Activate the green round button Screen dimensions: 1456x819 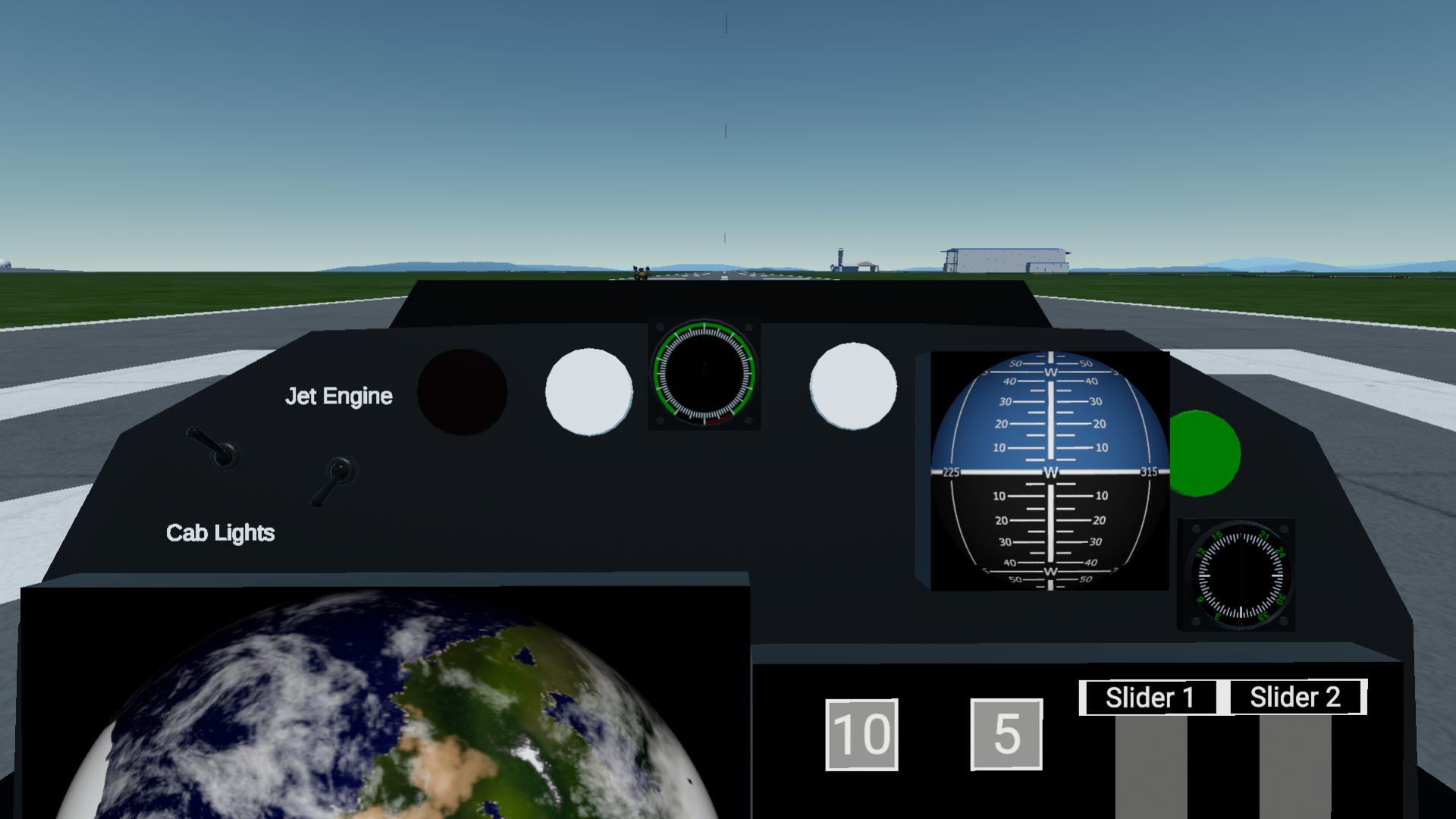tap(1204, 453)
